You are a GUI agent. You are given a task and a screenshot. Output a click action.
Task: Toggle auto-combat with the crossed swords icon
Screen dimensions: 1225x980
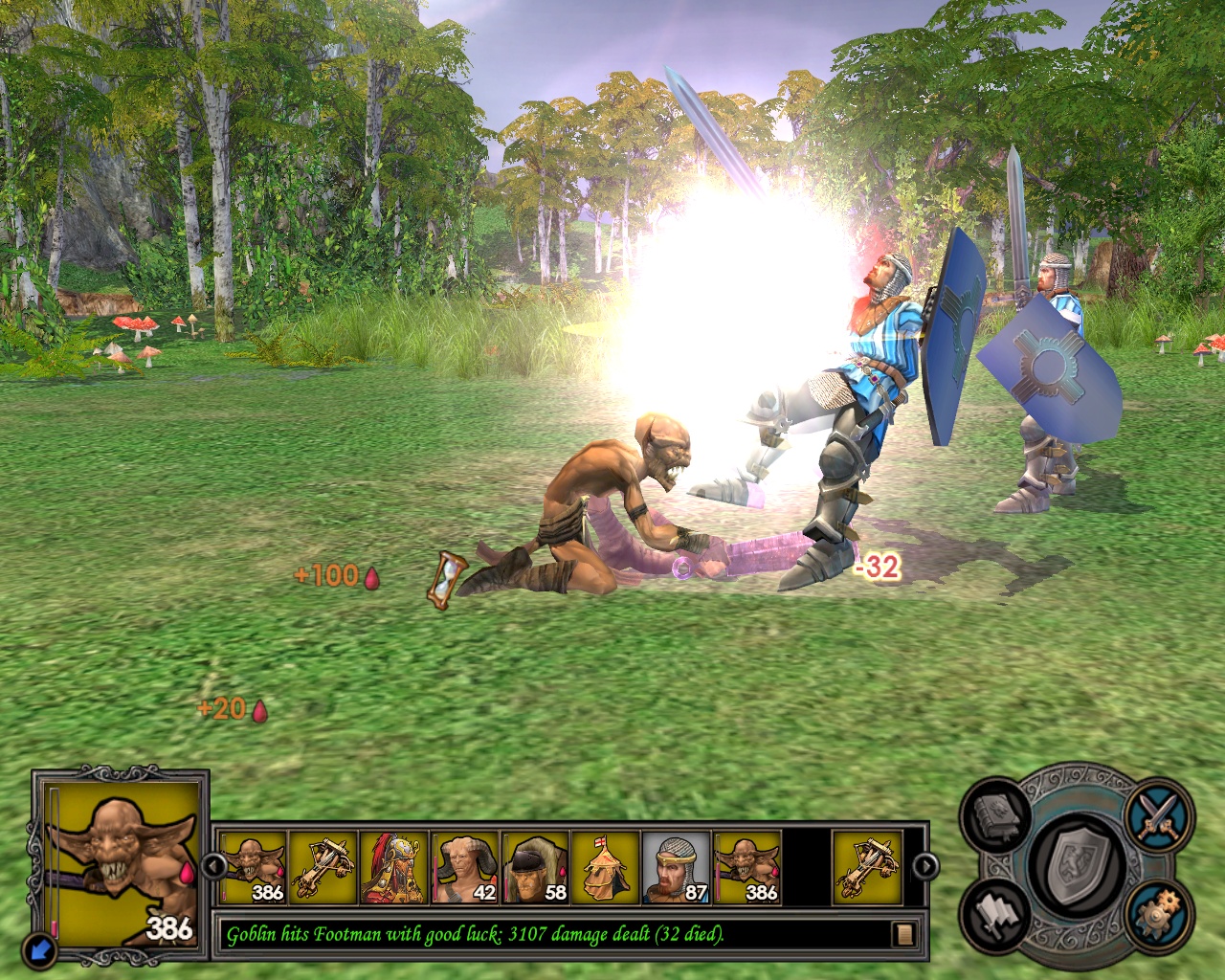(1159, 814)
